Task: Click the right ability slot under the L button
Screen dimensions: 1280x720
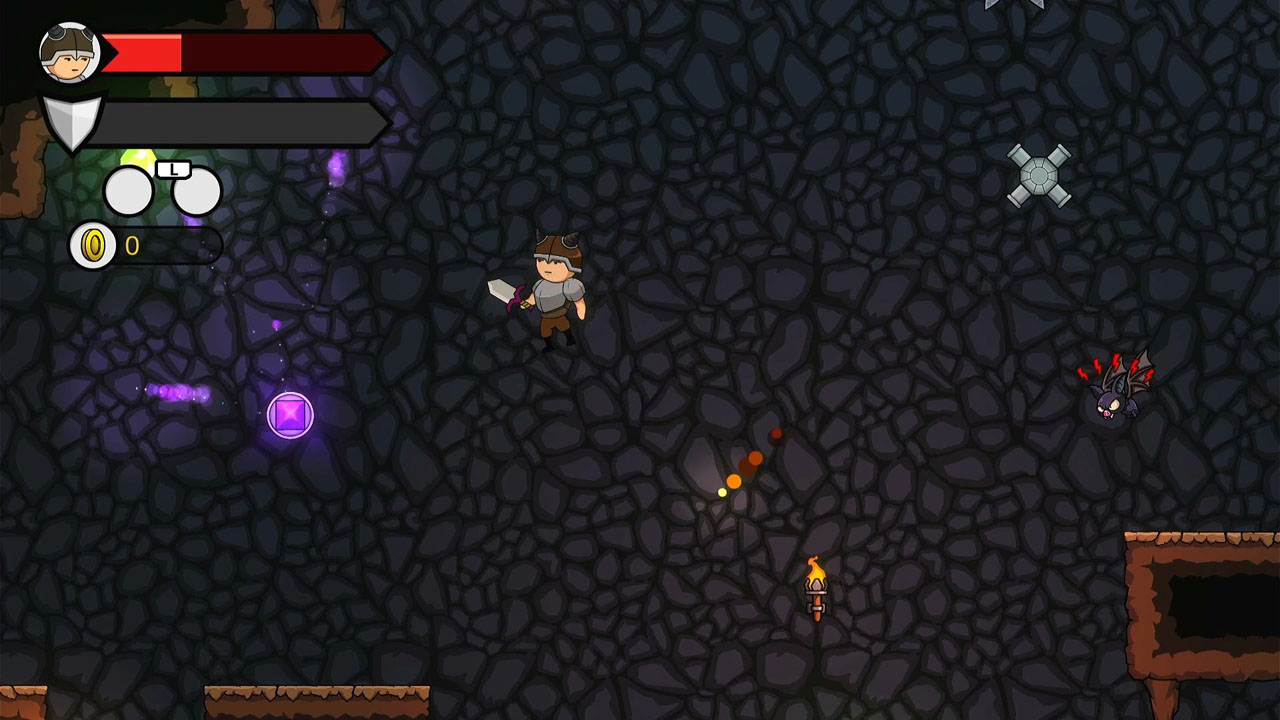Action: pos(196,190)
